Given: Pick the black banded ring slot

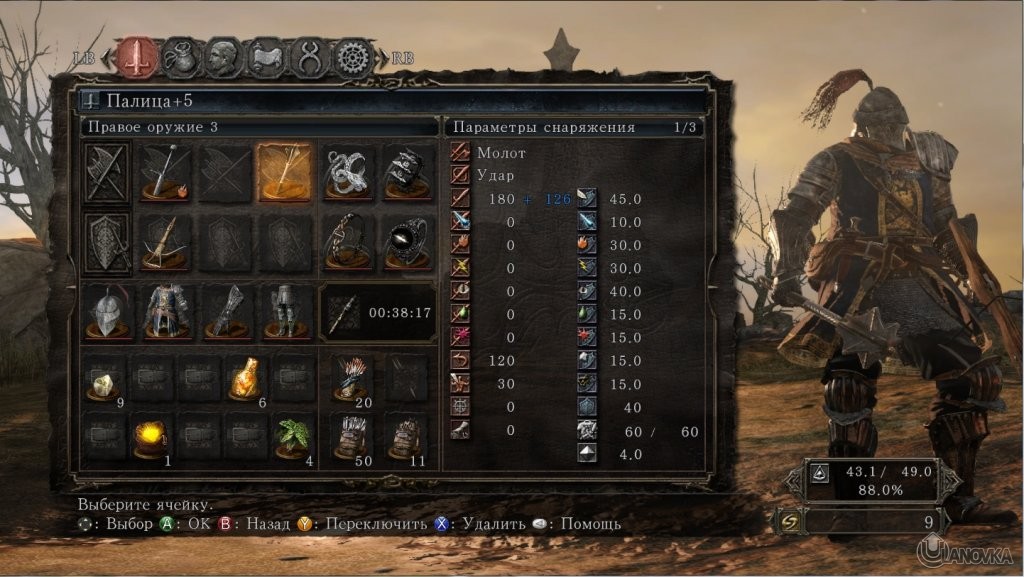Looking at the screenshot, I should pos(408,172).
